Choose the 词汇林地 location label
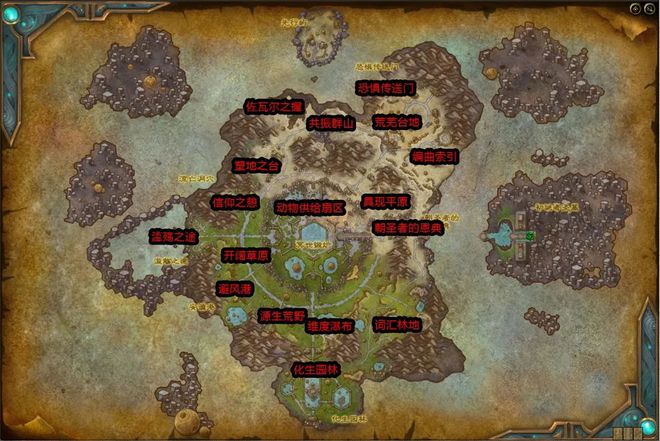This screenshot has height=441, width=660. (397, 325)
